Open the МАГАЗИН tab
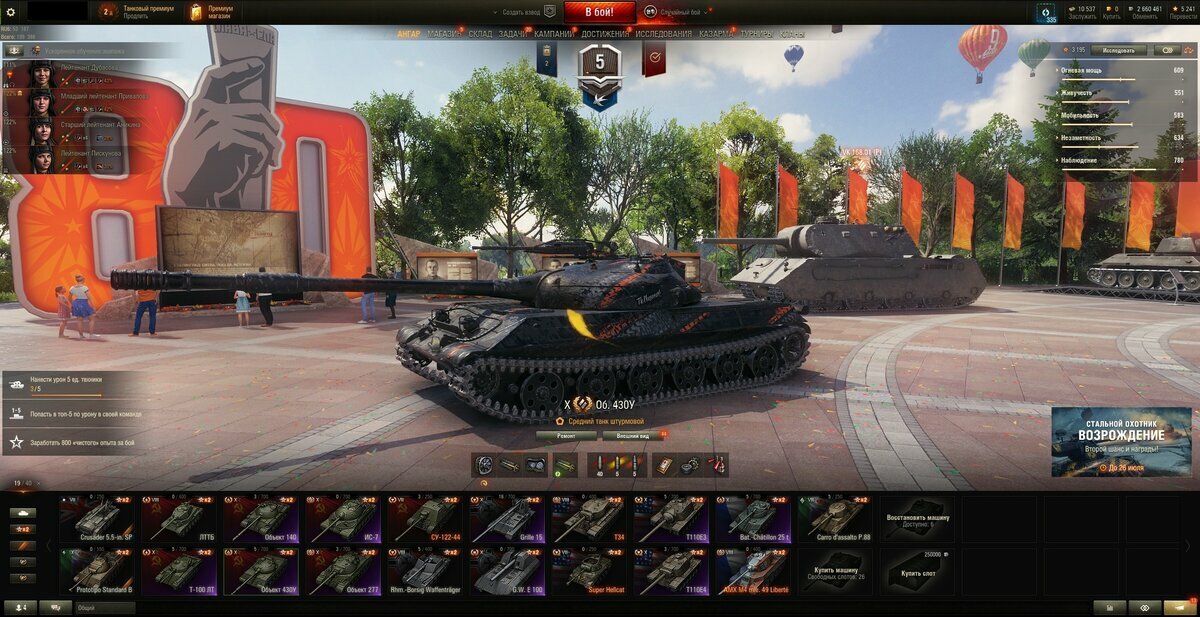Image resolution: width=1200 pixels, height=617 pixels. [x=444, y=34]
